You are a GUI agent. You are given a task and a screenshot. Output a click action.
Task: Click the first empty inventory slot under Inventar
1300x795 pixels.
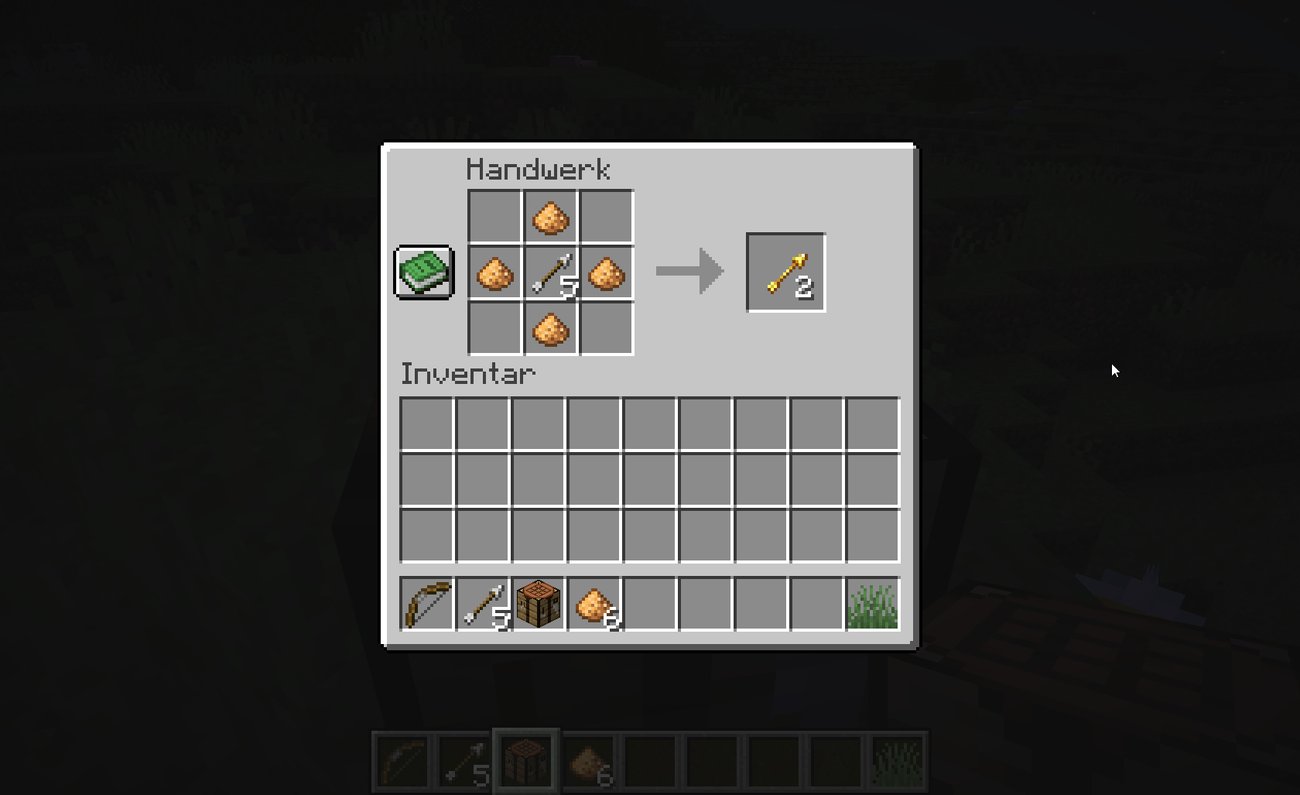coord(427,425)
